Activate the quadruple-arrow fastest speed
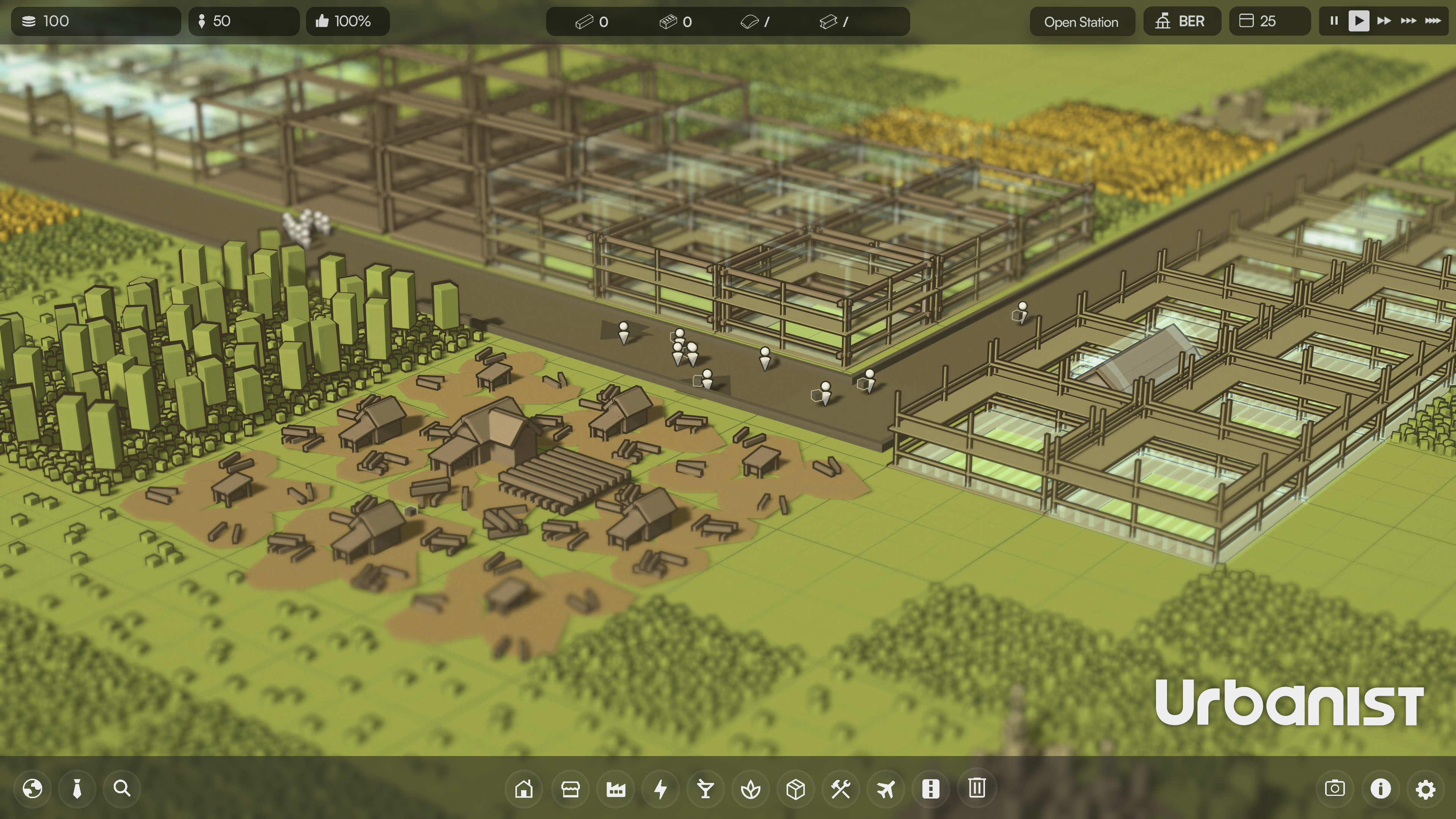 1433,22
